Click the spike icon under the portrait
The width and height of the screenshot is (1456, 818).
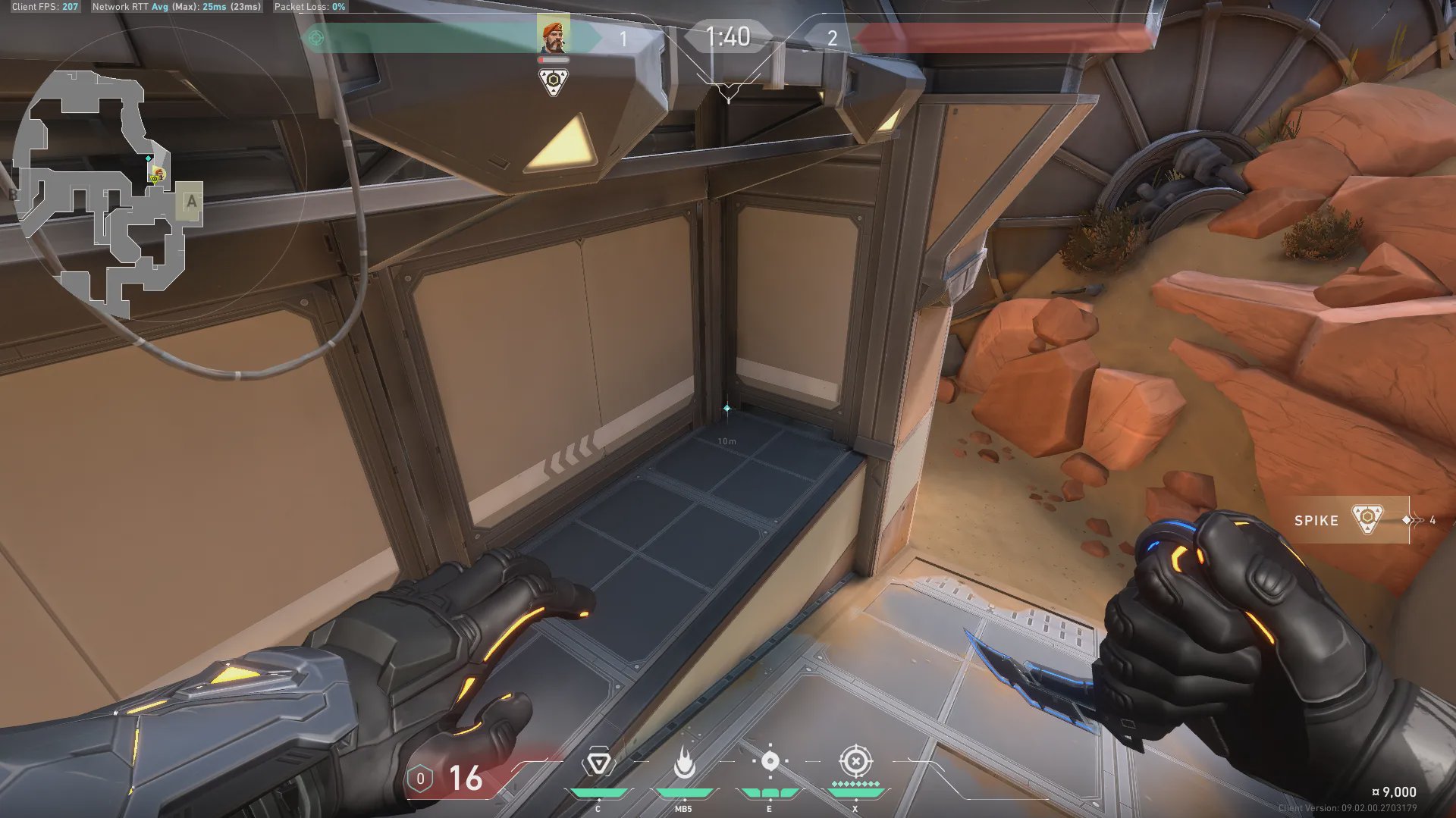(x=554, y=81)
